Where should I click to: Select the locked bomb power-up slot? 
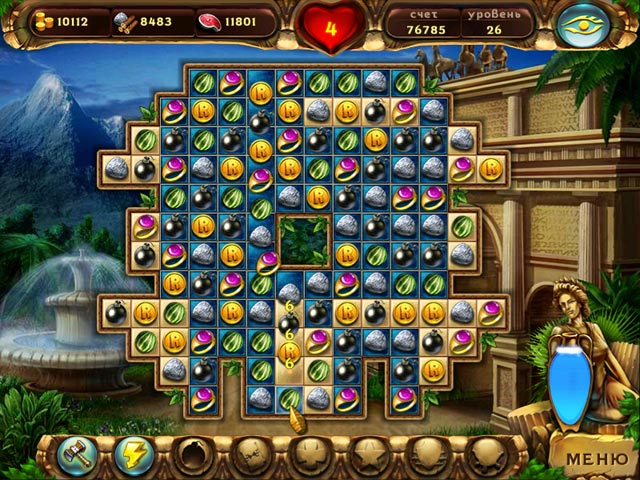(x=189, y=455)
